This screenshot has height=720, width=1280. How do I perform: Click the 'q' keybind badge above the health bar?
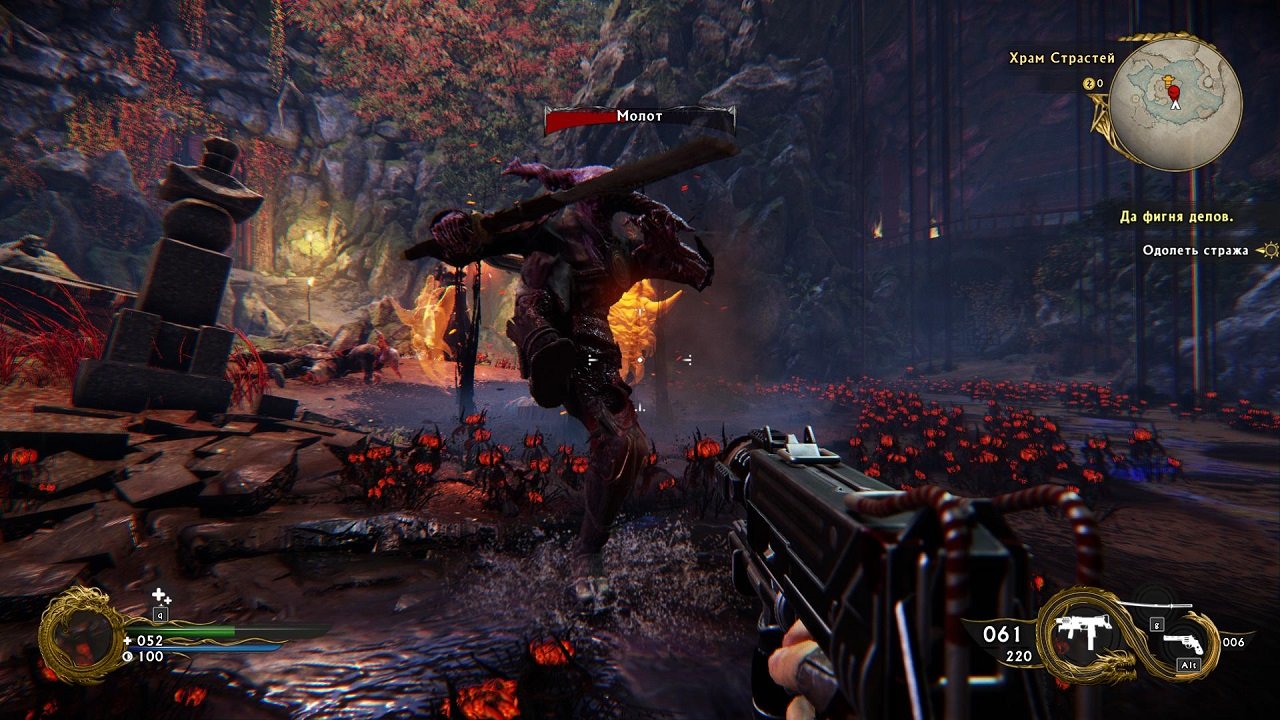161,614
